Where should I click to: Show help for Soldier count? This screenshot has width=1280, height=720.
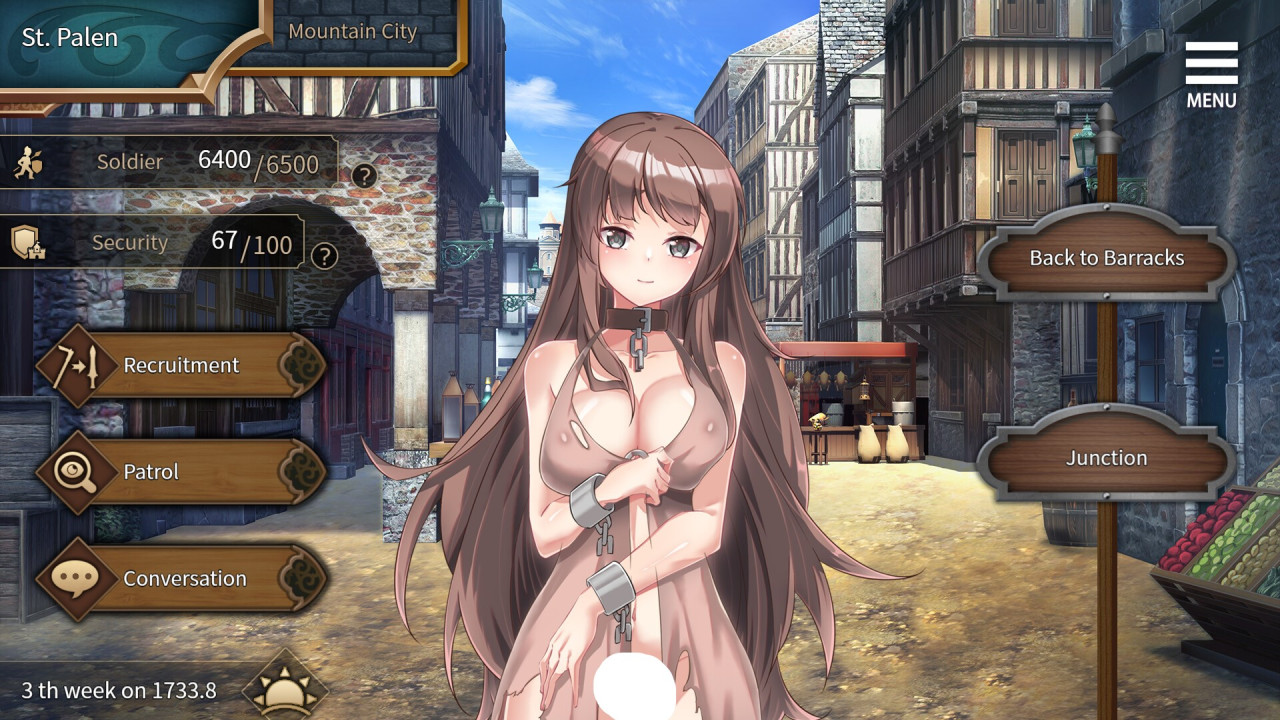pos(364,176)
